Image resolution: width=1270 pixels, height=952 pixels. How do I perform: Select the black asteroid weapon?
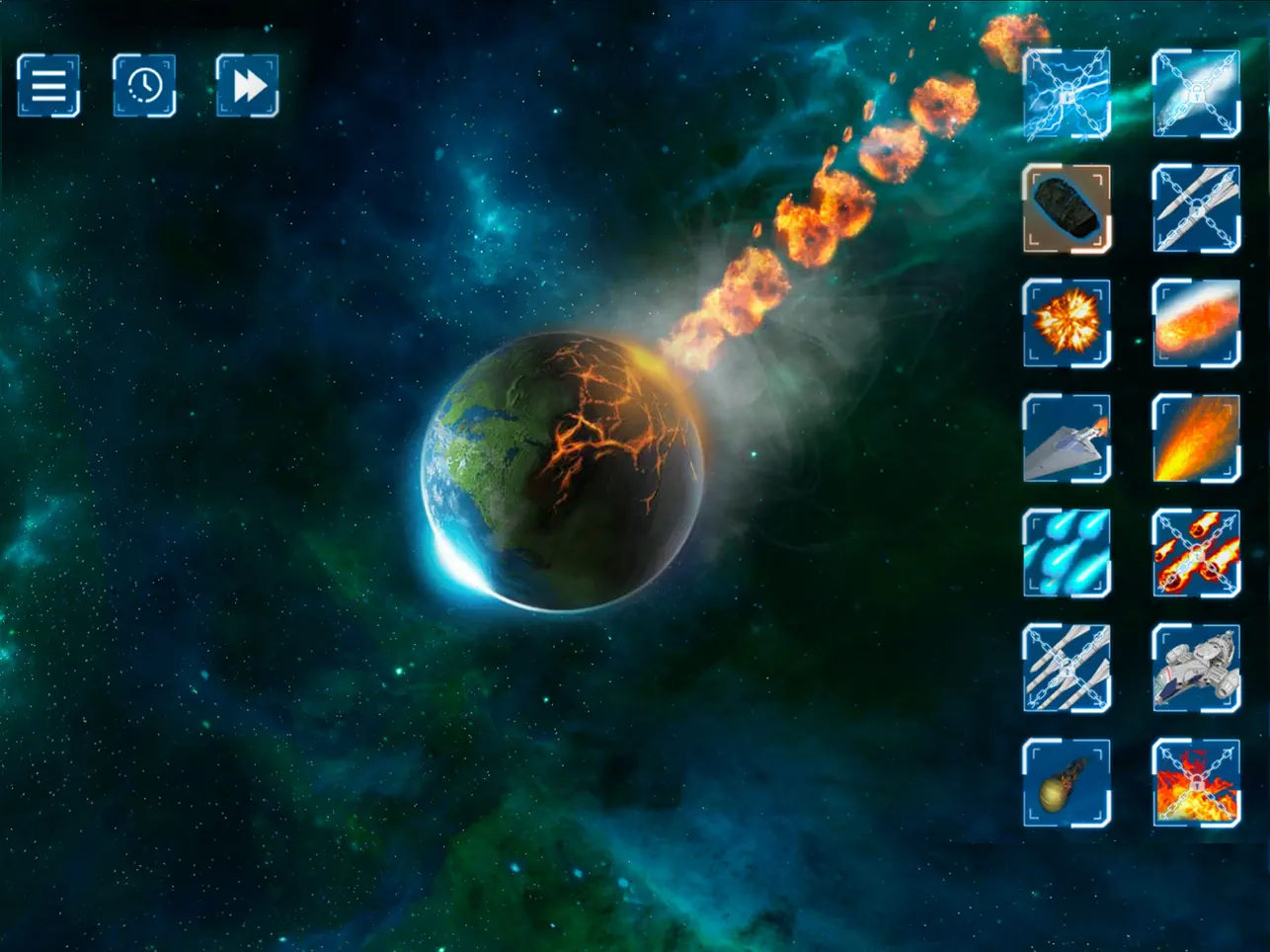(x=1067, y=208)
